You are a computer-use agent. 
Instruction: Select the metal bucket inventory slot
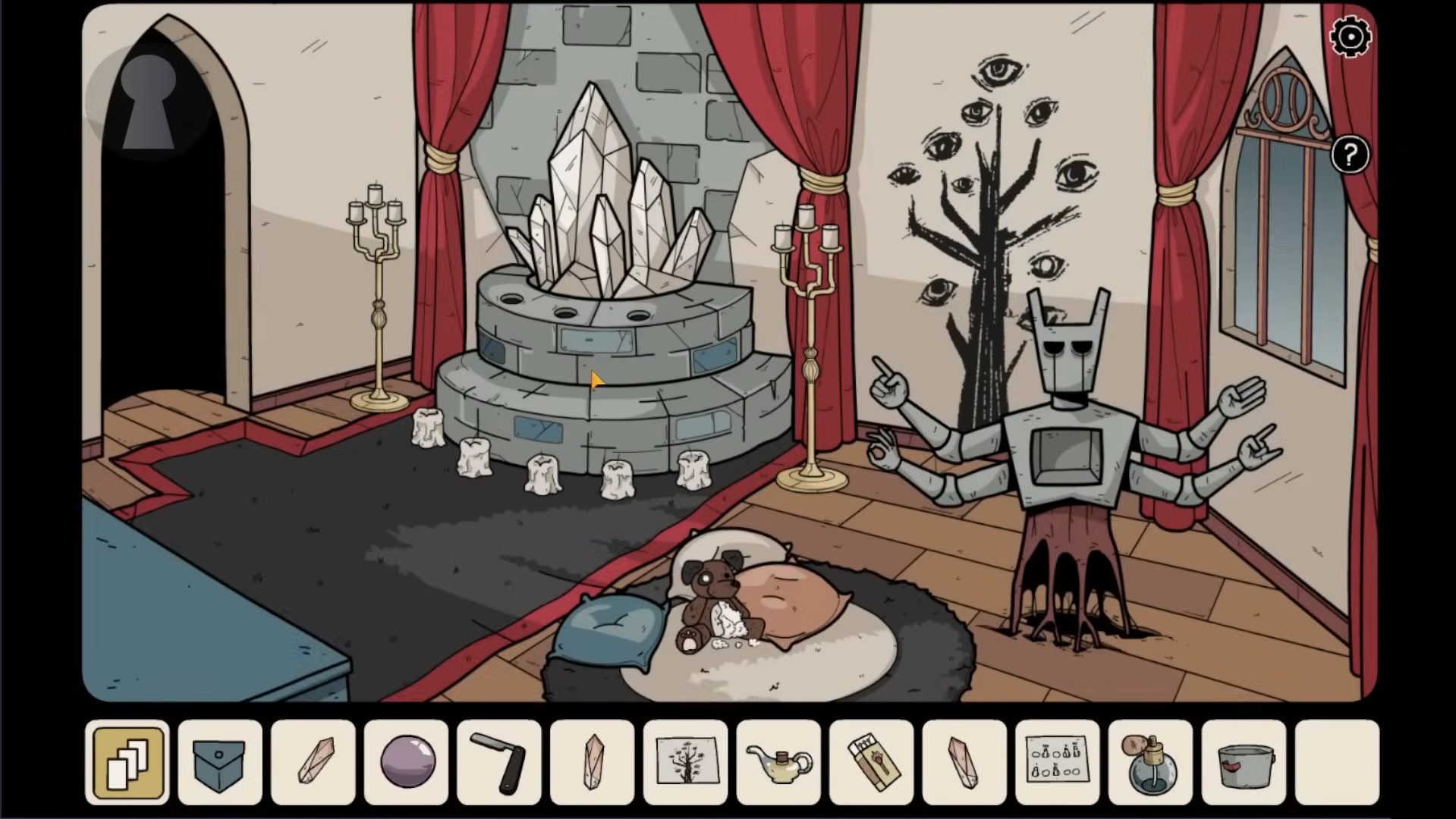[x=1244, y=761]
